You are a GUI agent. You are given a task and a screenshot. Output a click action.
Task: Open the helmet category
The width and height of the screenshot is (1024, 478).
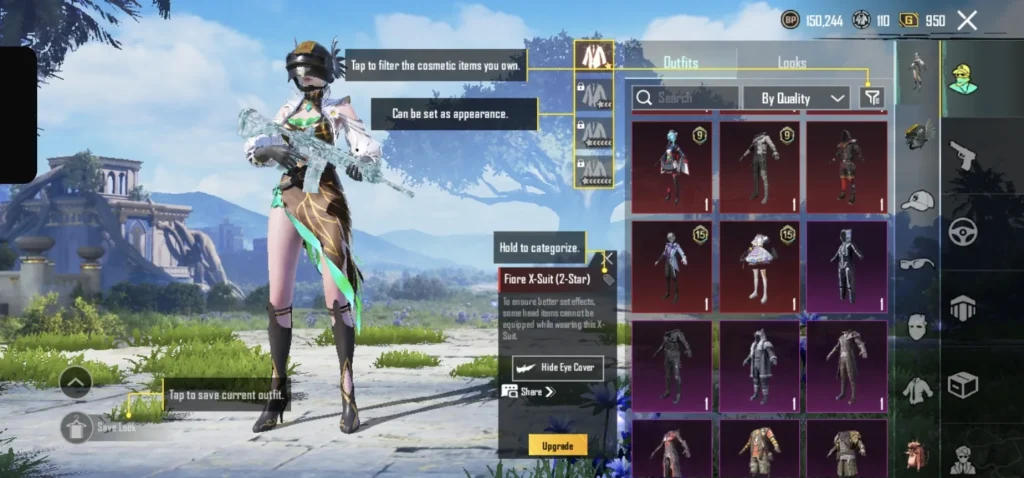[x=917, y=134]
